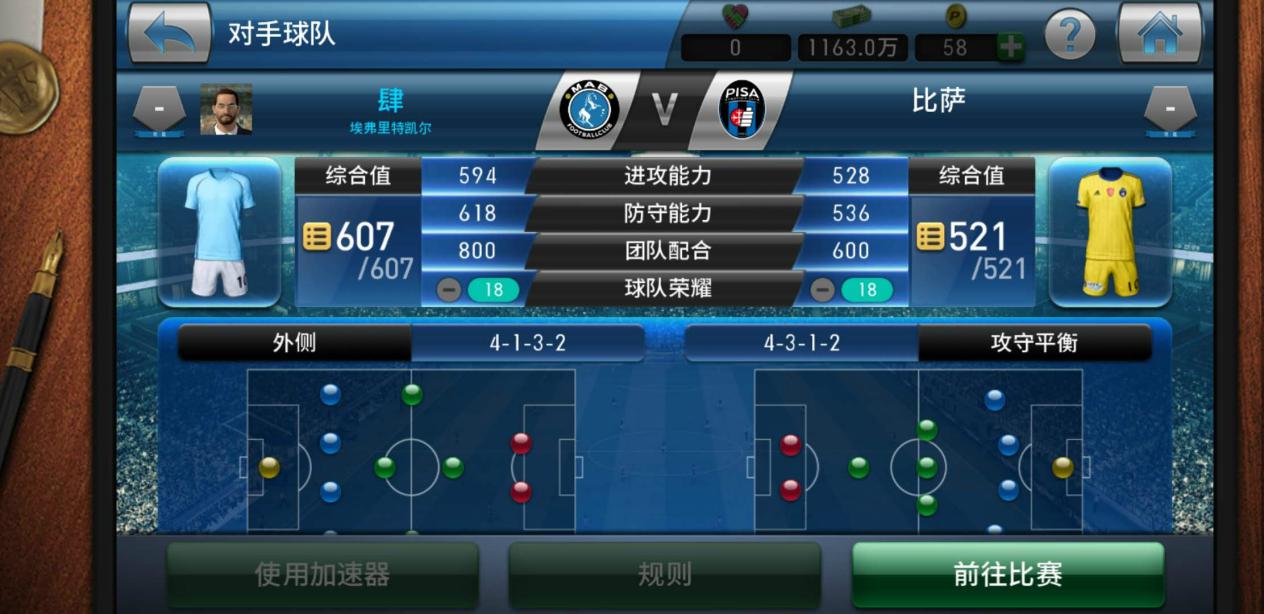Image resolution: width=1264 pixels, height=614 pixels.
Task: Select the 攻守平衡 tactic label
Action: pos(1034,343)
